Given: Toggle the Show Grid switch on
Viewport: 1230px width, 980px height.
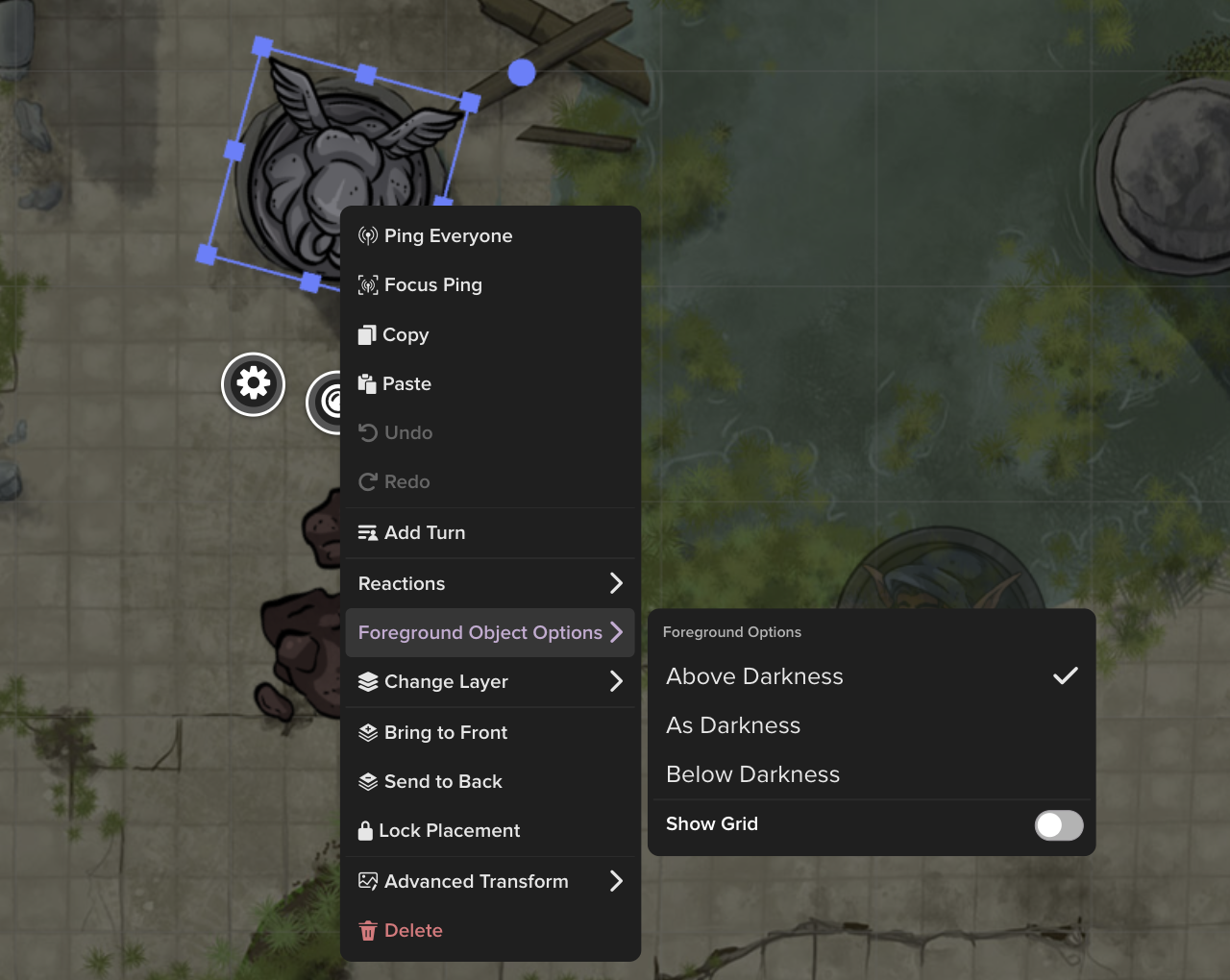Looking at the screenshot, I should click(x=1058, y=825).
